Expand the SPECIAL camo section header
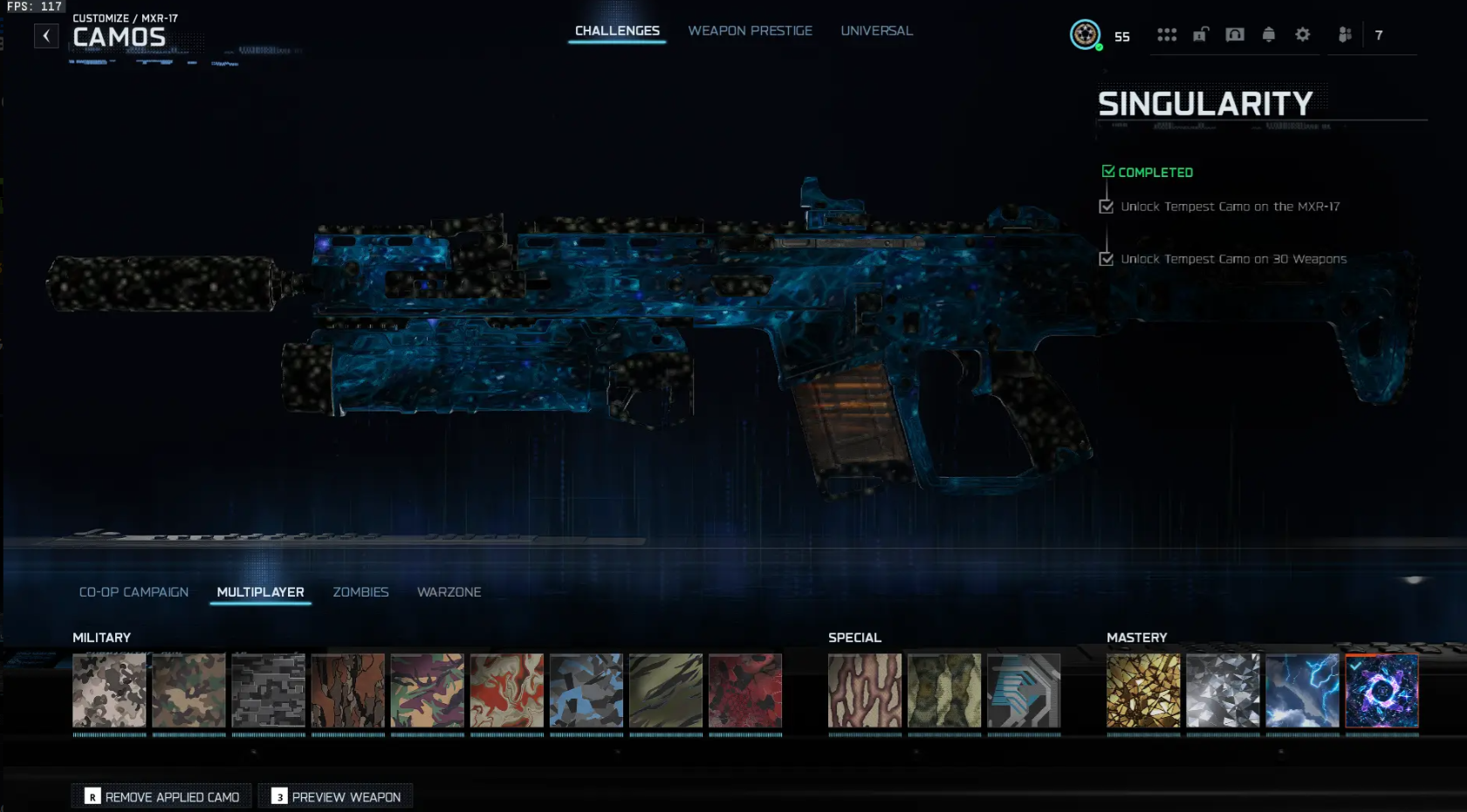Screen dimensions: 1467x812 coord(854,638)
